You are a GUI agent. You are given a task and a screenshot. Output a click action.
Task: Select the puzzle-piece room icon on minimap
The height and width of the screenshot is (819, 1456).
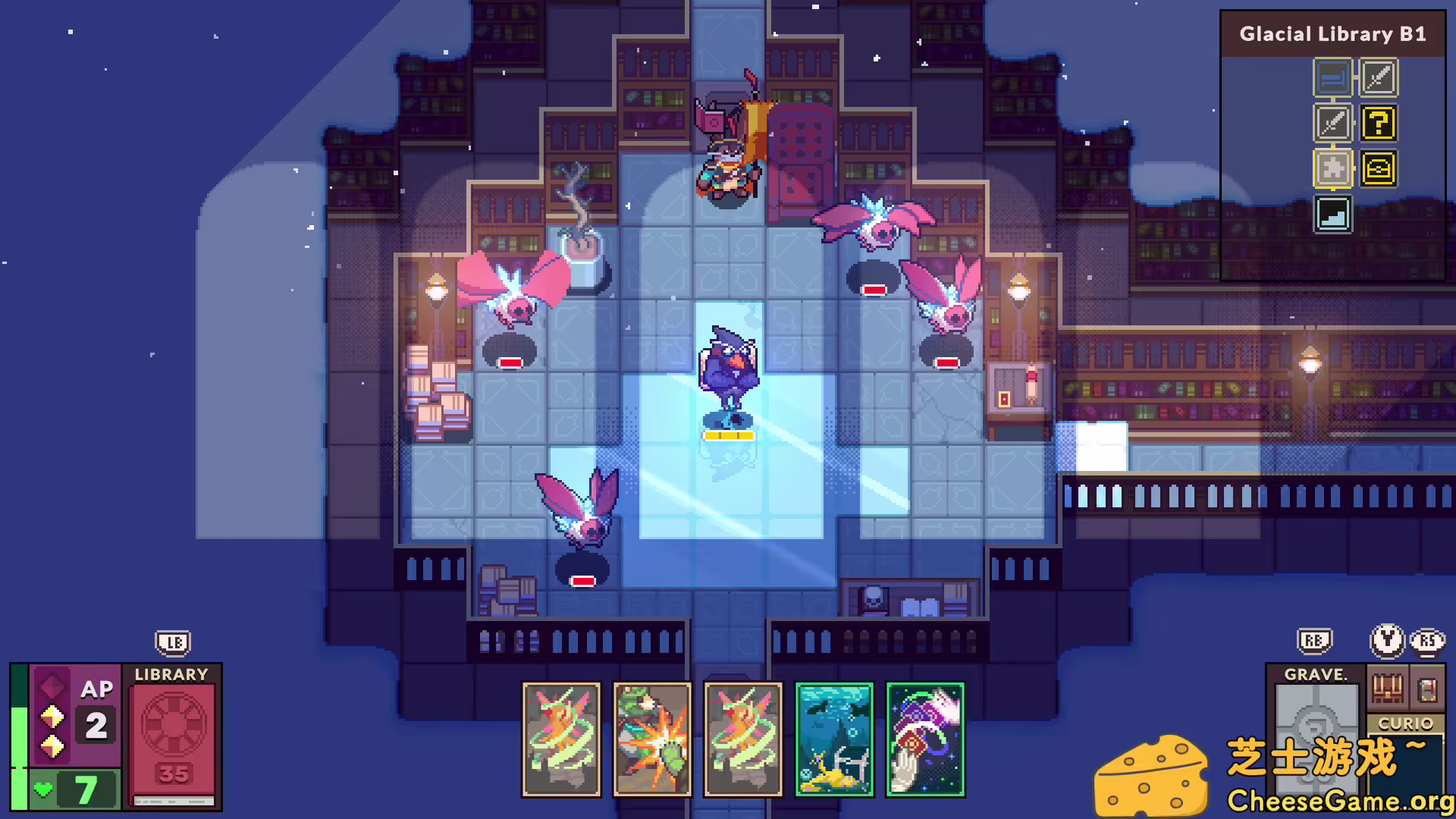click(x=1332, y=169)
